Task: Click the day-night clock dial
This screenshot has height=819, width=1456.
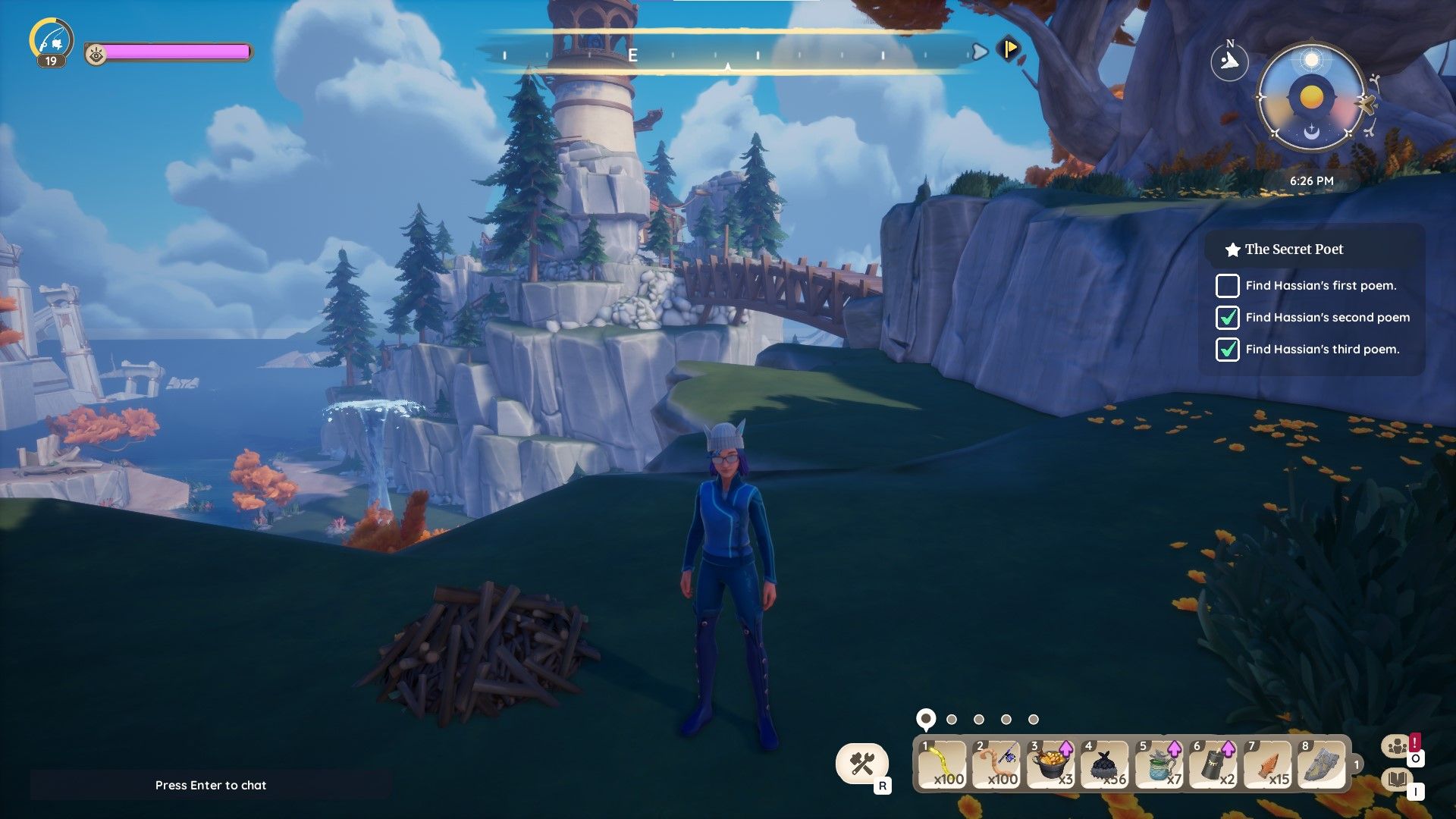Action: [1311, 98]
